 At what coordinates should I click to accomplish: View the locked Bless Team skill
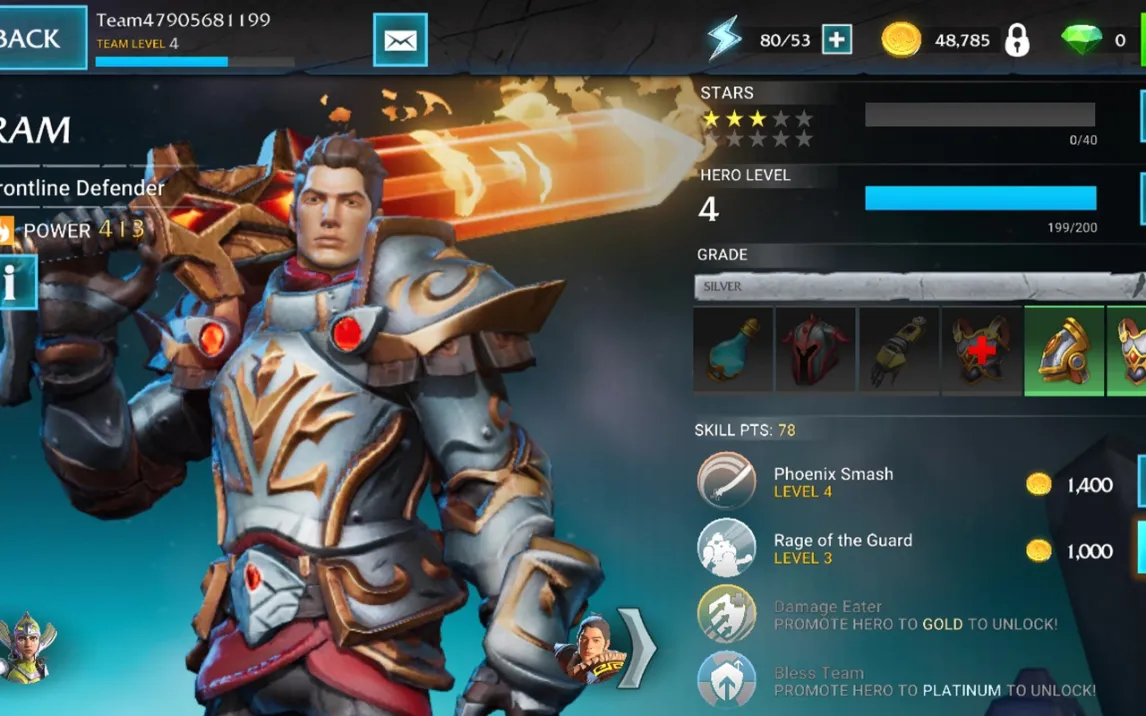[x=727, y=679]
